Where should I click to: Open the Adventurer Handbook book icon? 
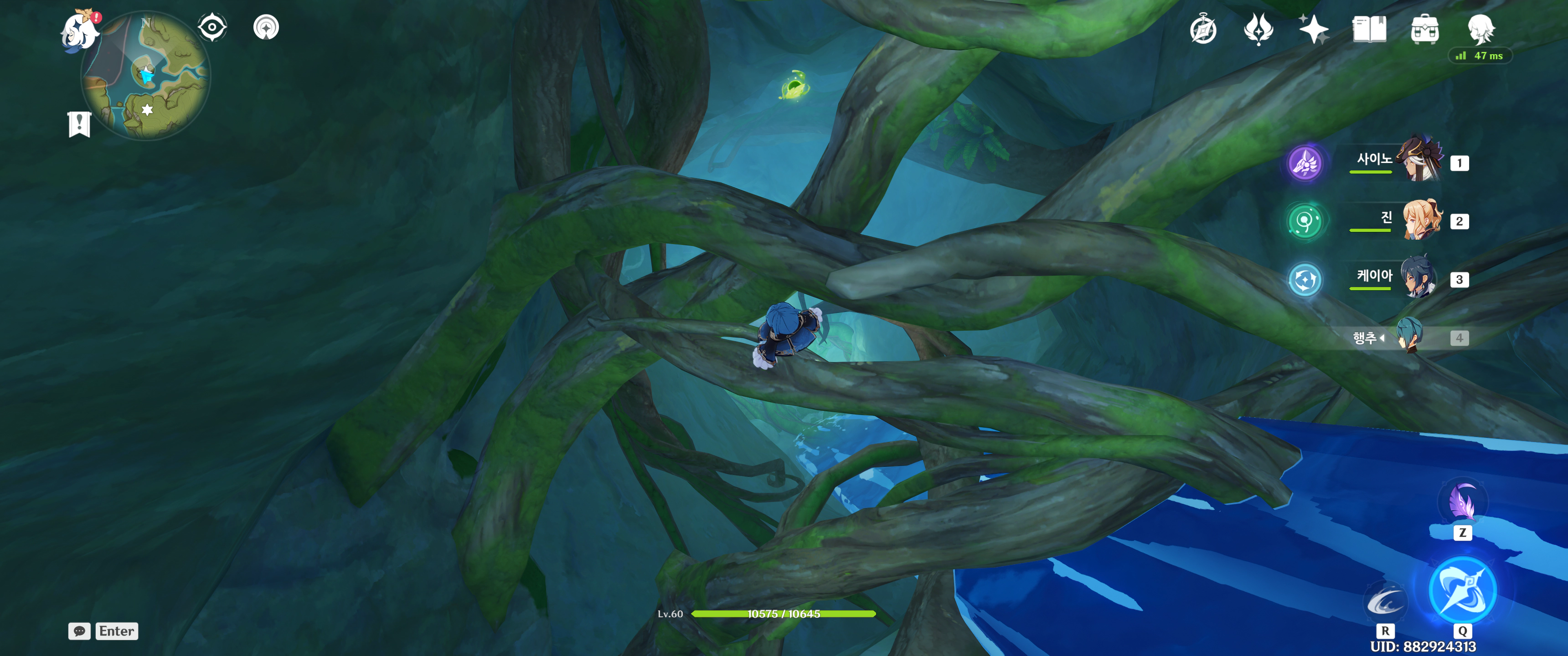[x=1369, y=29]
